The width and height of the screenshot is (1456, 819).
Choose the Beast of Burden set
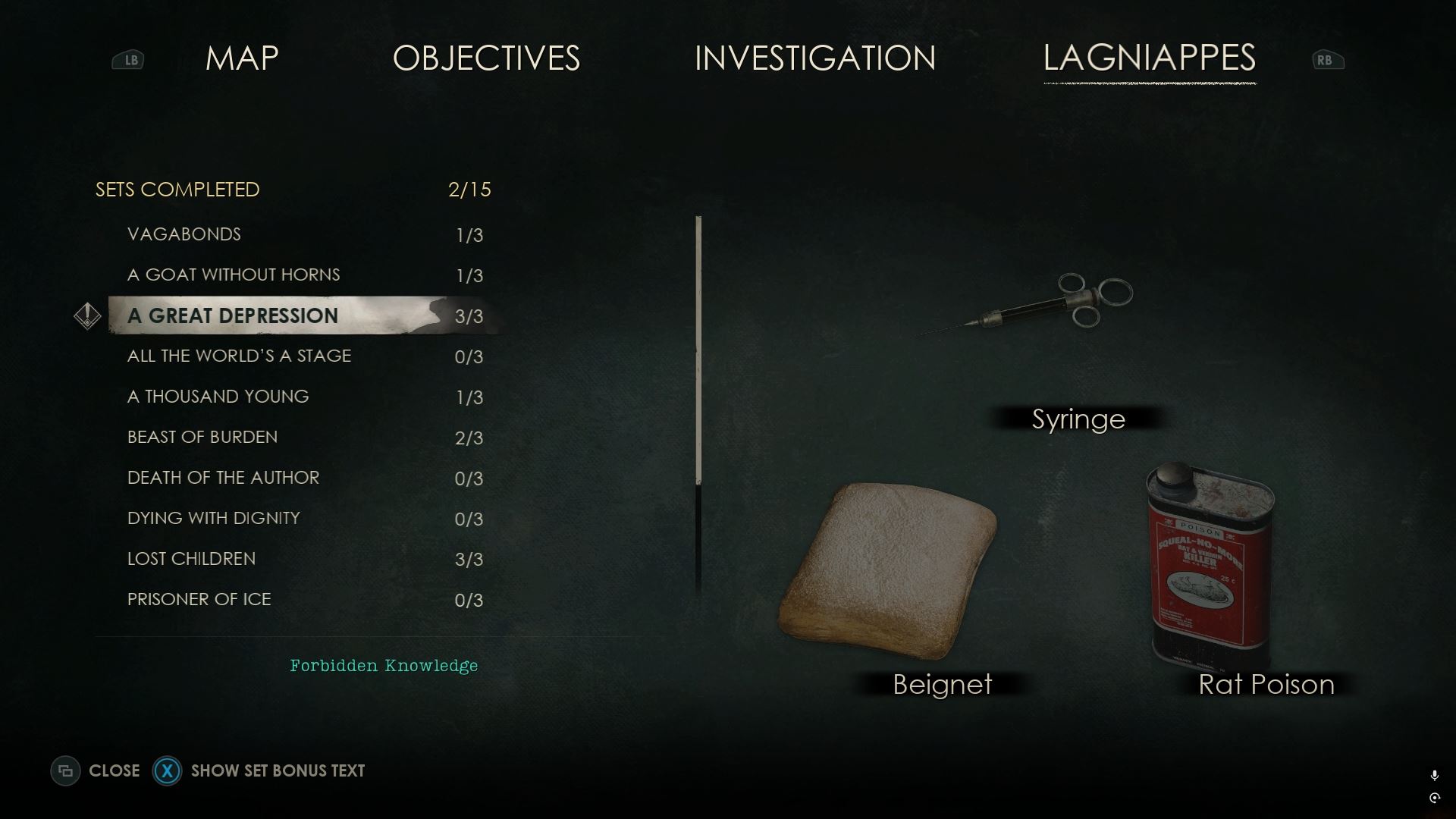202,437
